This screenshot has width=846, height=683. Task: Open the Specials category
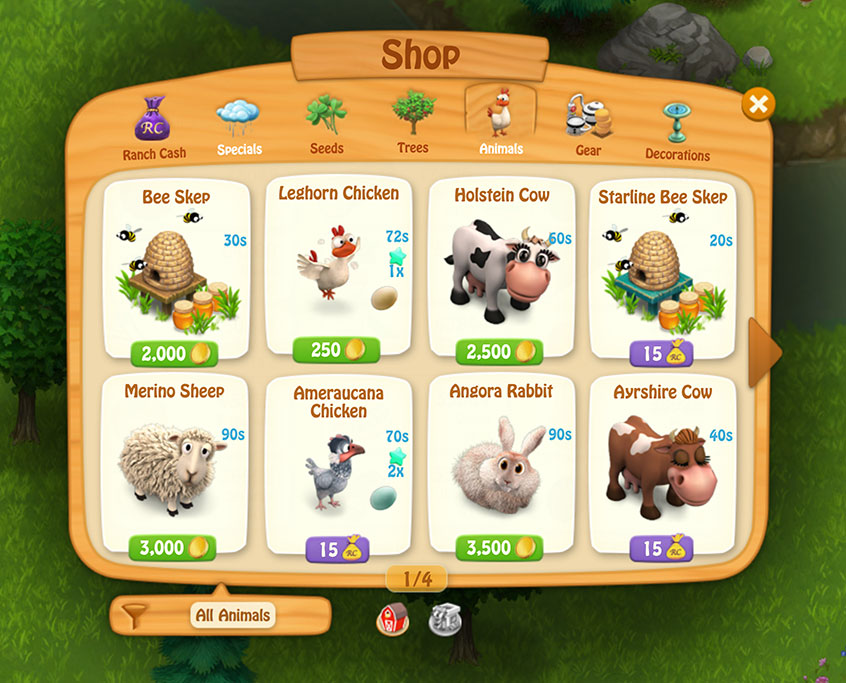(x=238, y=128)
